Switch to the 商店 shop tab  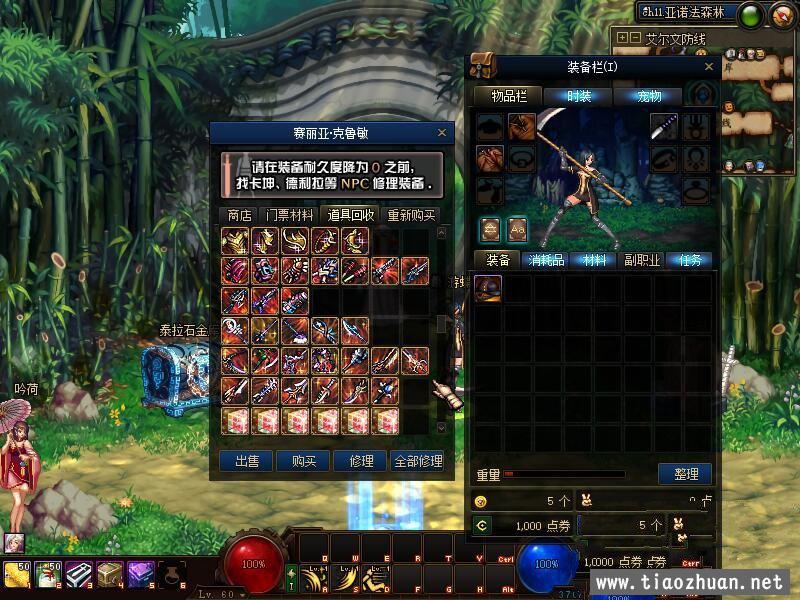tap(239, 215)
